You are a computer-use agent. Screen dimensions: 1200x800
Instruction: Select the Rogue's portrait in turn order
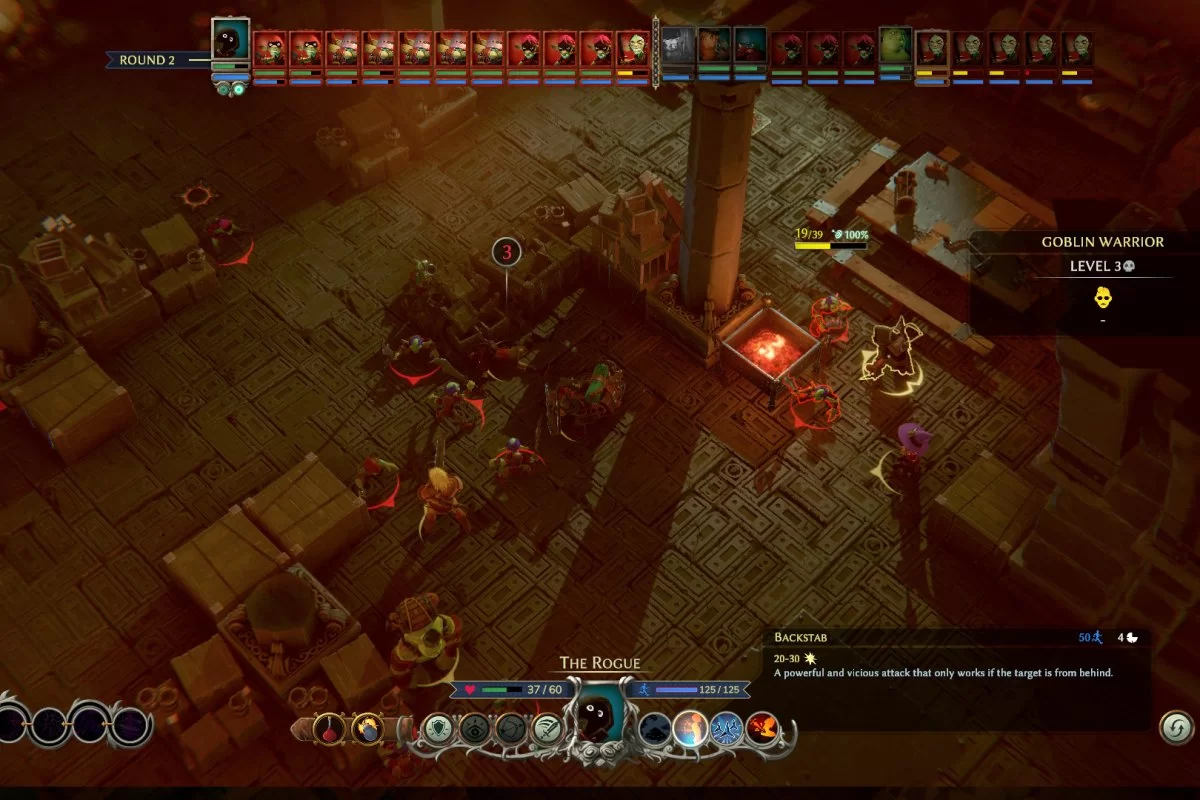click(x=231, y=40)
